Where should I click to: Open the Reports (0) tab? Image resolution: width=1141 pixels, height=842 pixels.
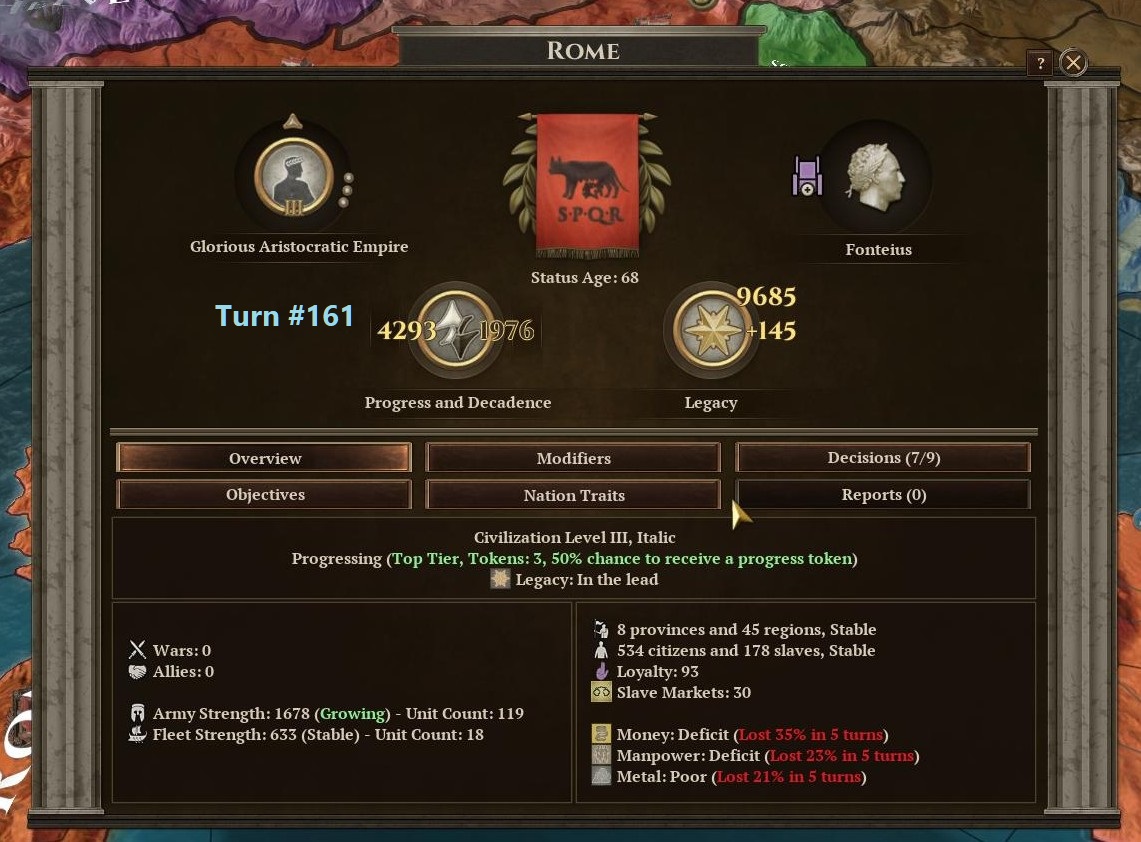pos(883,495)
